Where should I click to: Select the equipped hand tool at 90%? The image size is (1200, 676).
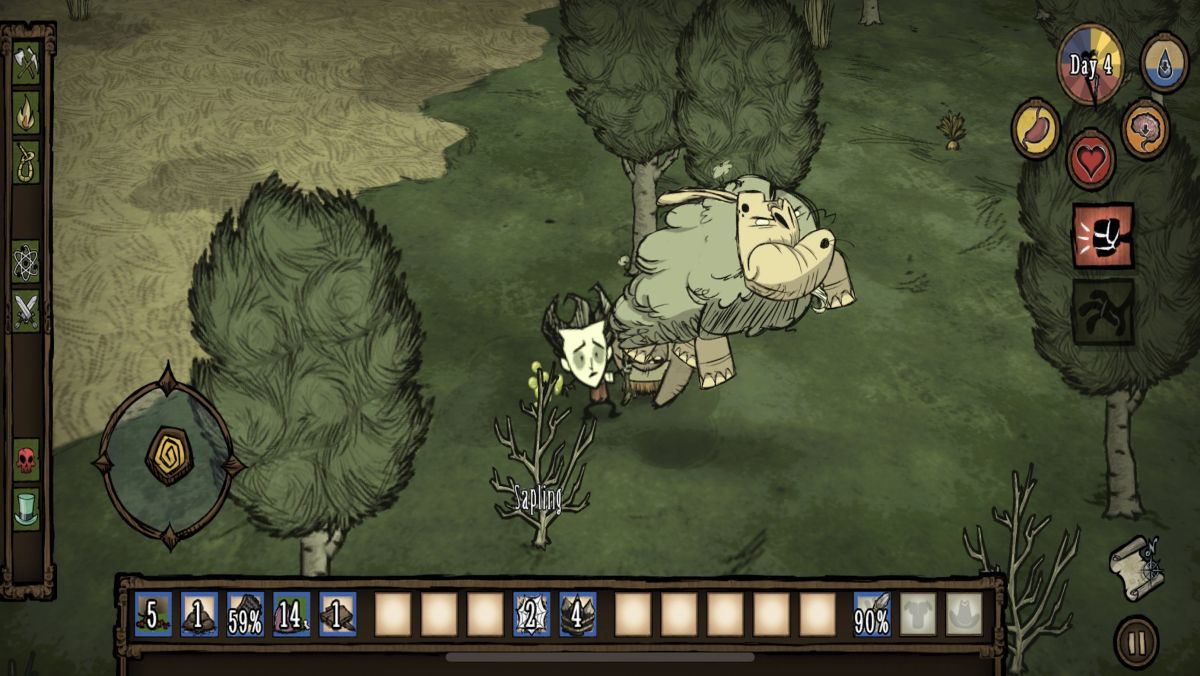[872, 614]
